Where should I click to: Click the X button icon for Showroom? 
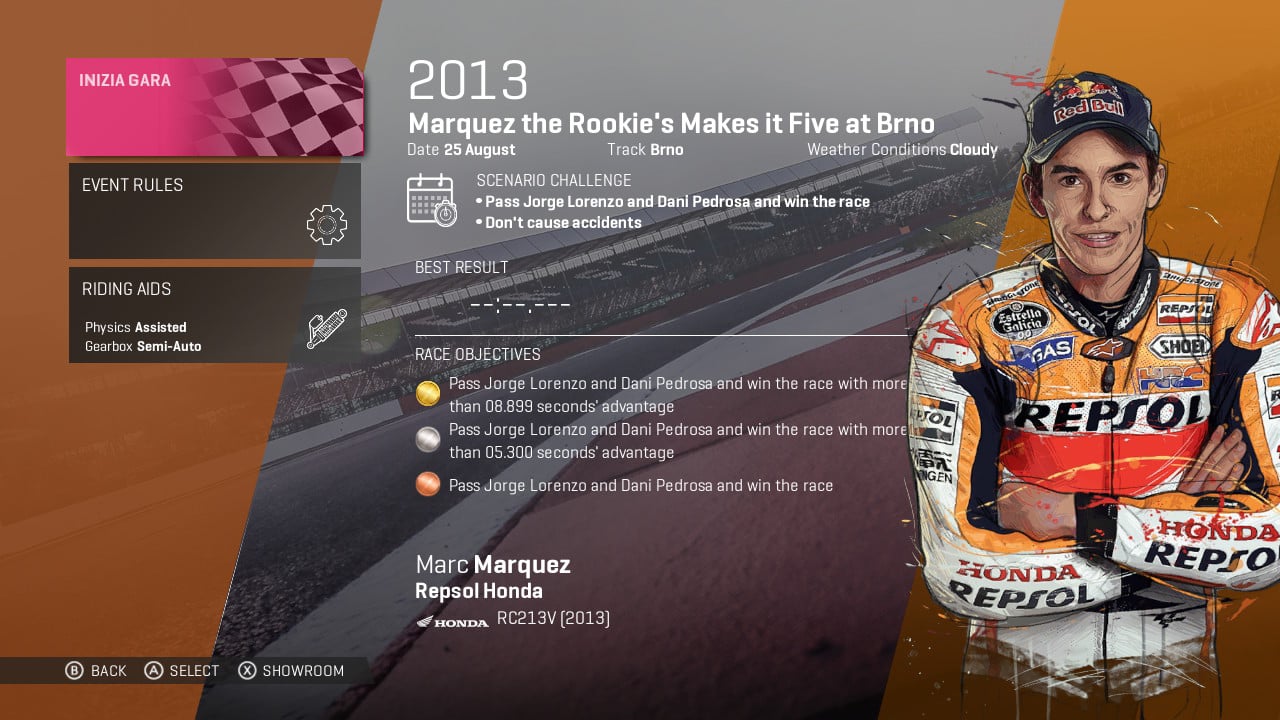246,671
